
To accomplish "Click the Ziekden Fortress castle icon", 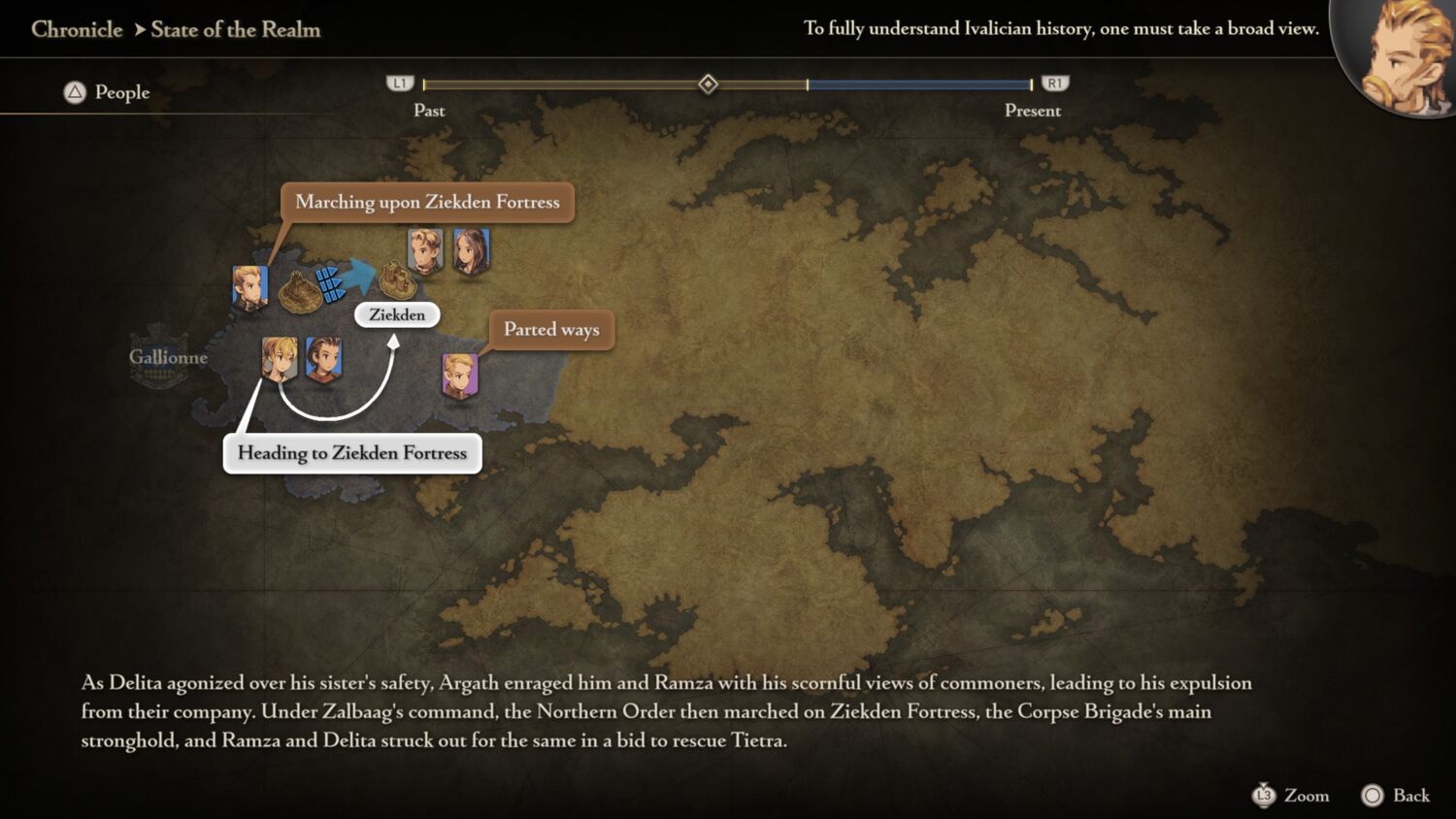I will [397, 279].
